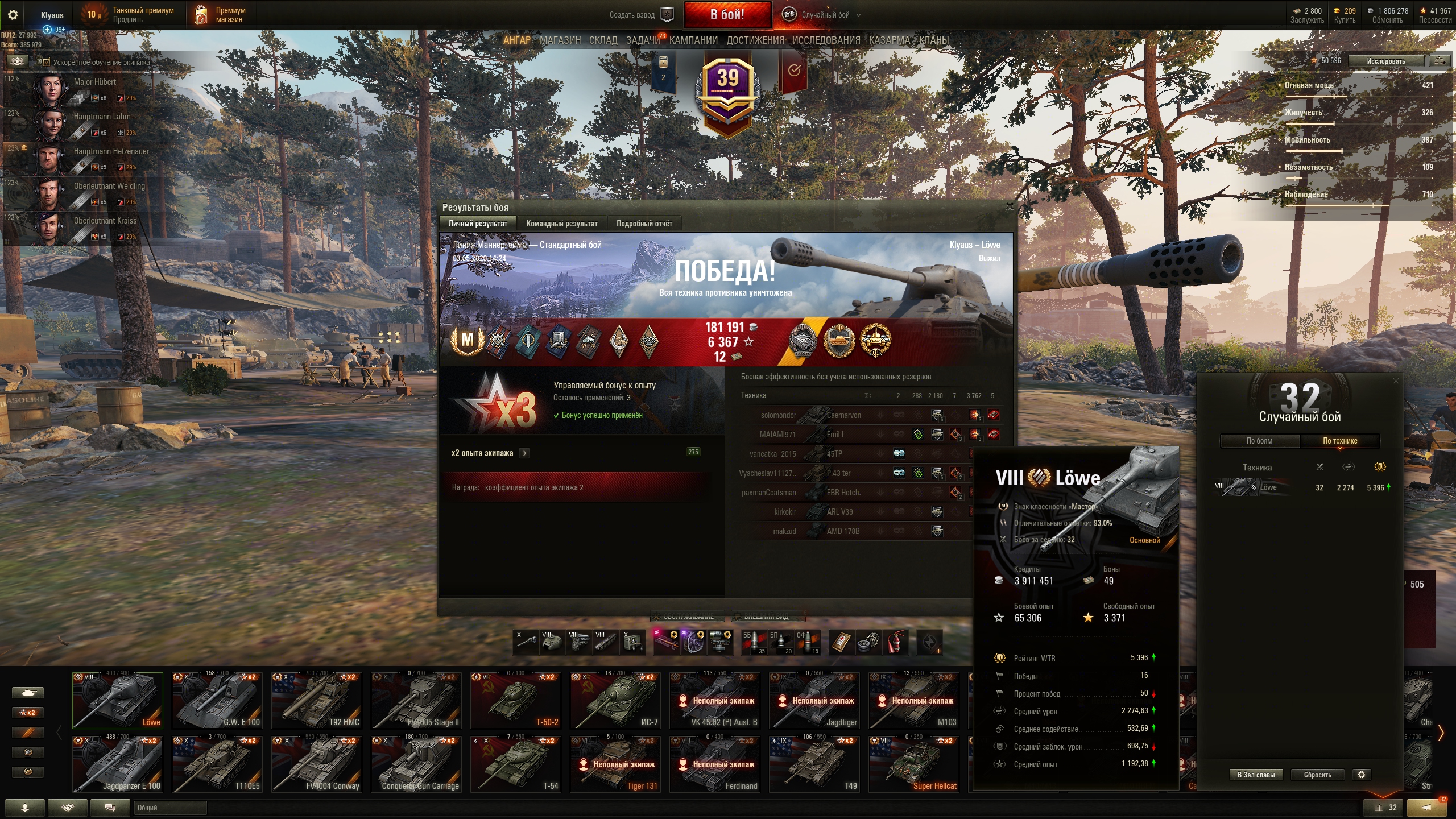Screen dimensions: 1456x819
Task: Toggle accelerated crew training checkbox
Action: pyautogui.click(x=47, y=62)
